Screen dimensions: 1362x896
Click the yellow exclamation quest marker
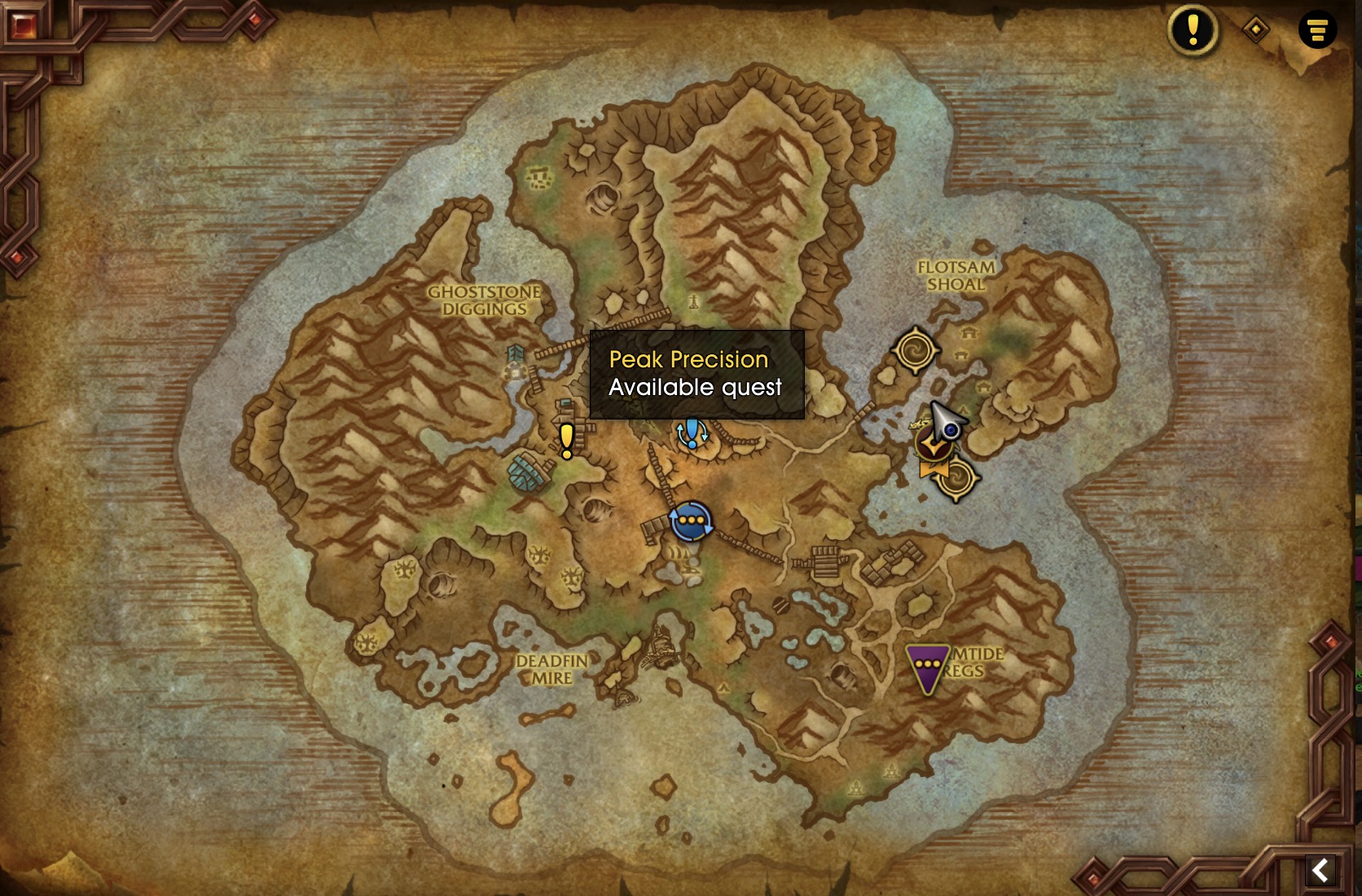[x=566, y=441]
